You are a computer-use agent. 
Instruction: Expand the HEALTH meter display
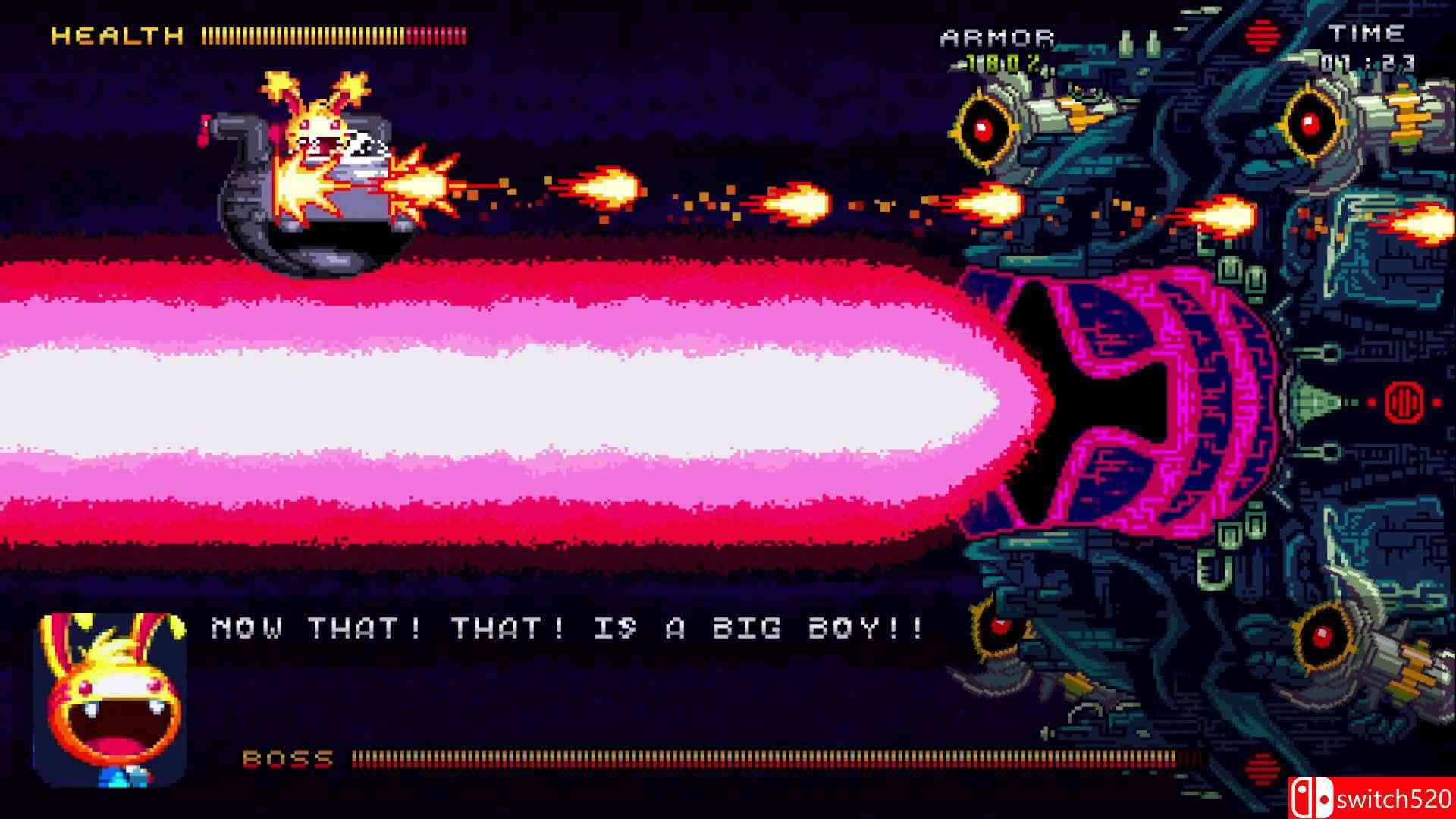point(334,33)
